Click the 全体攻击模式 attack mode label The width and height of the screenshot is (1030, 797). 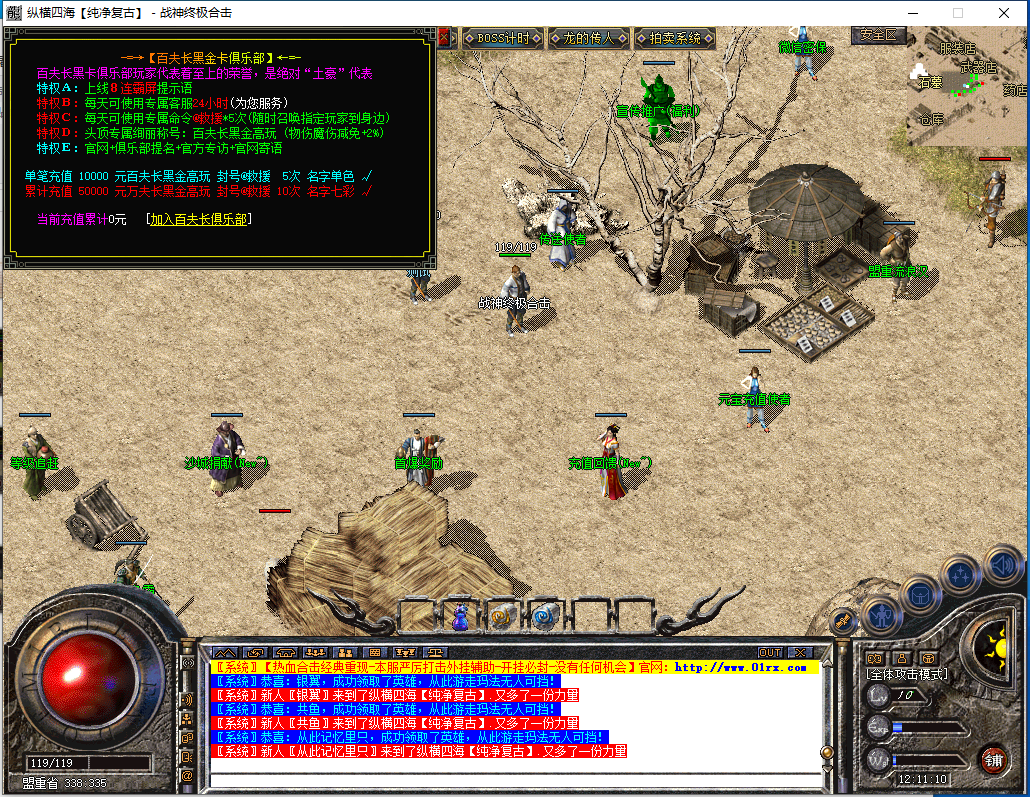pyautogui.click(x=907, y=674)
